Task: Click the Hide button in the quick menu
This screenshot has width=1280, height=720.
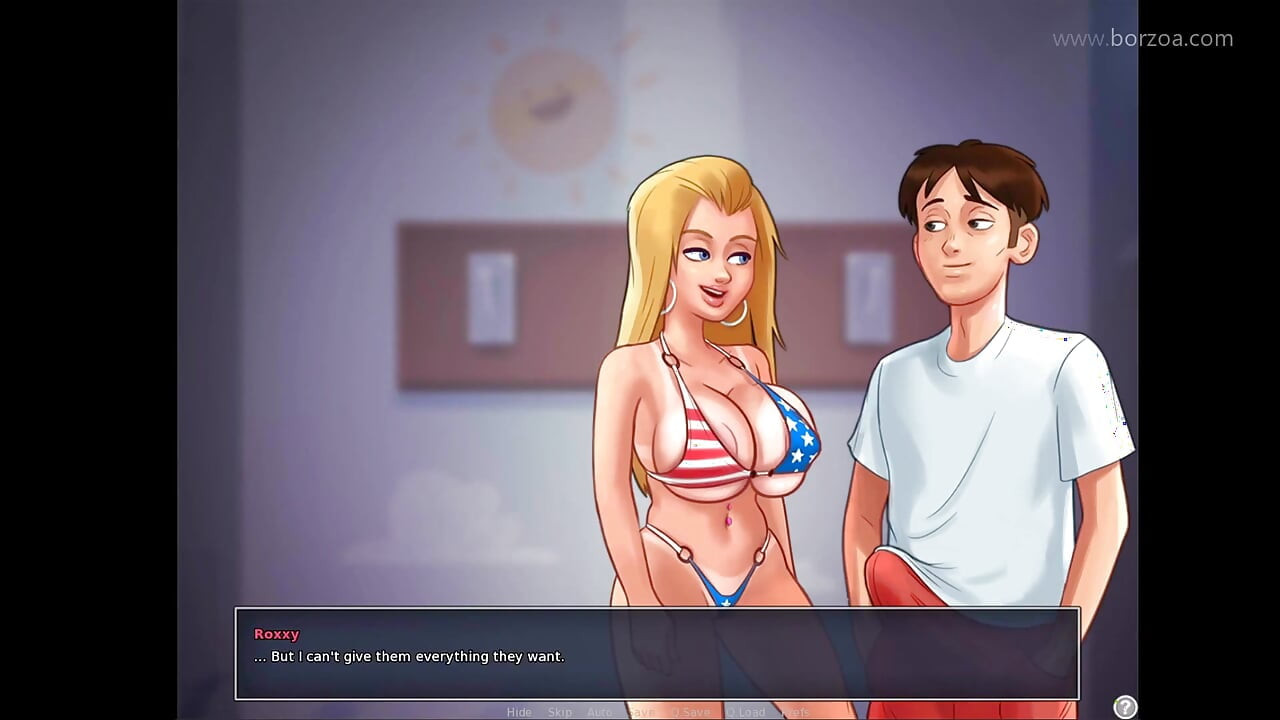Action: [519, 712]
